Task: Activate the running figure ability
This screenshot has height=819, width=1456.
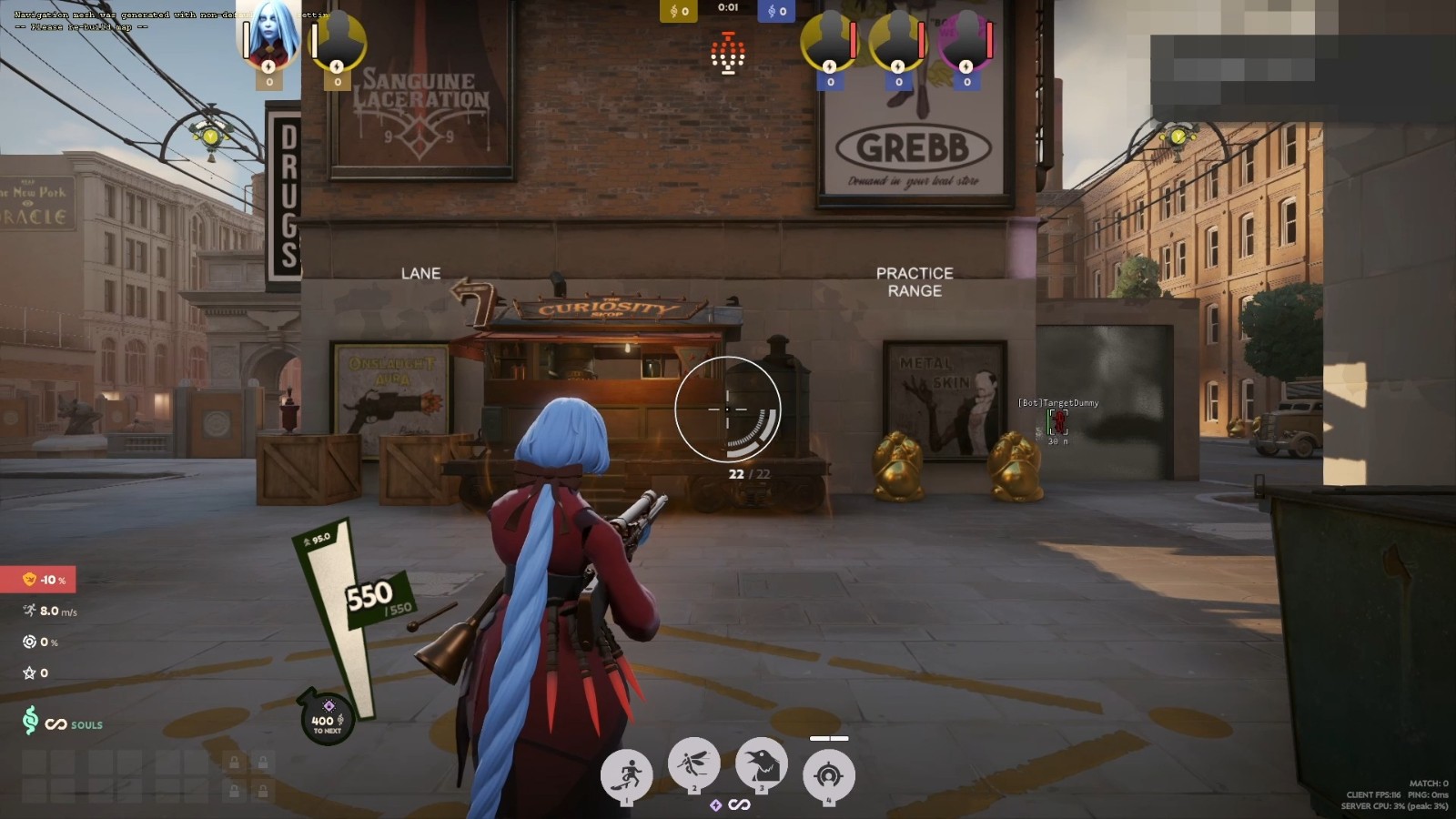Action: (x=626, y=775)
